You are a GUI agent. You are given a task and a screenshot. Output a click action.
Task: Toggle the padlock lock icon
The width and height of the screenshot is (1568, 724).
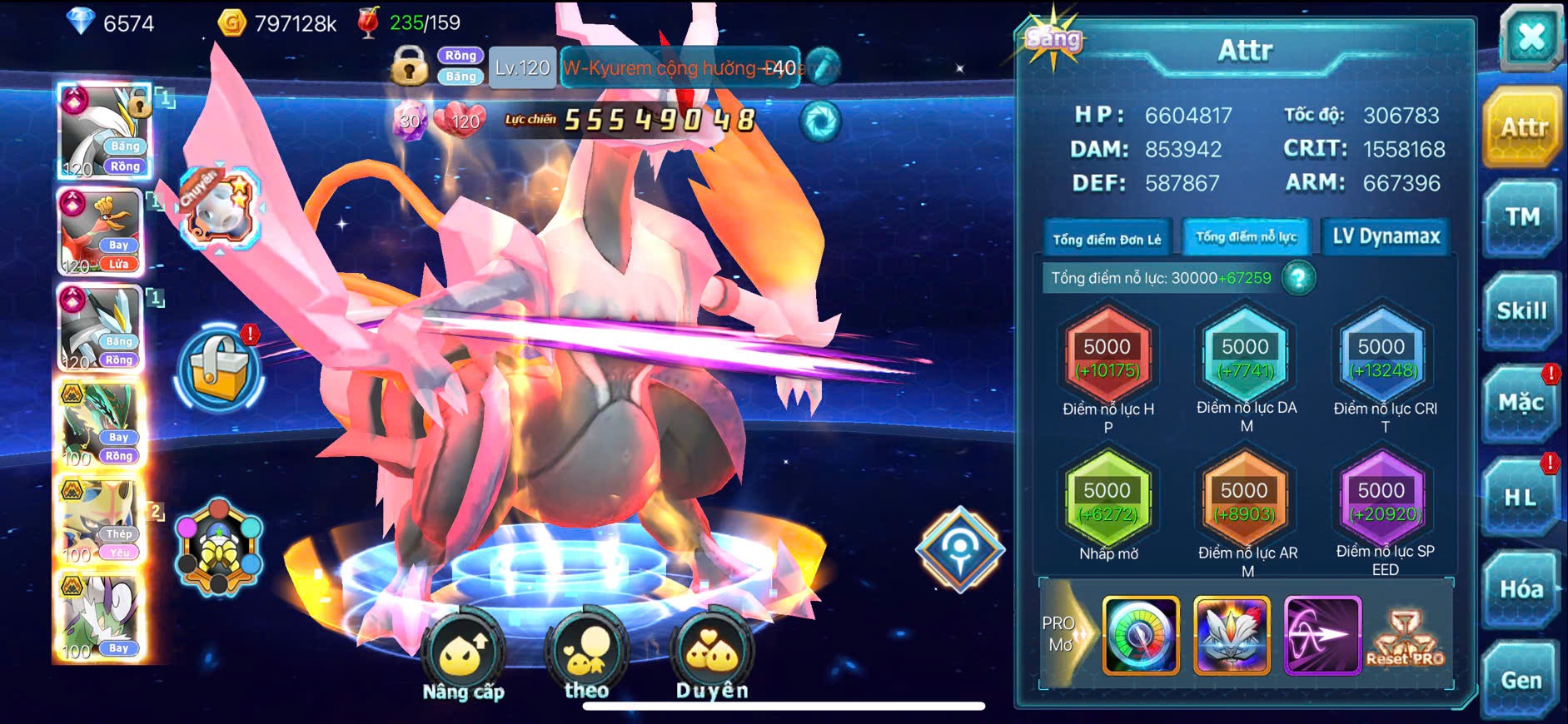coord(409,66)
